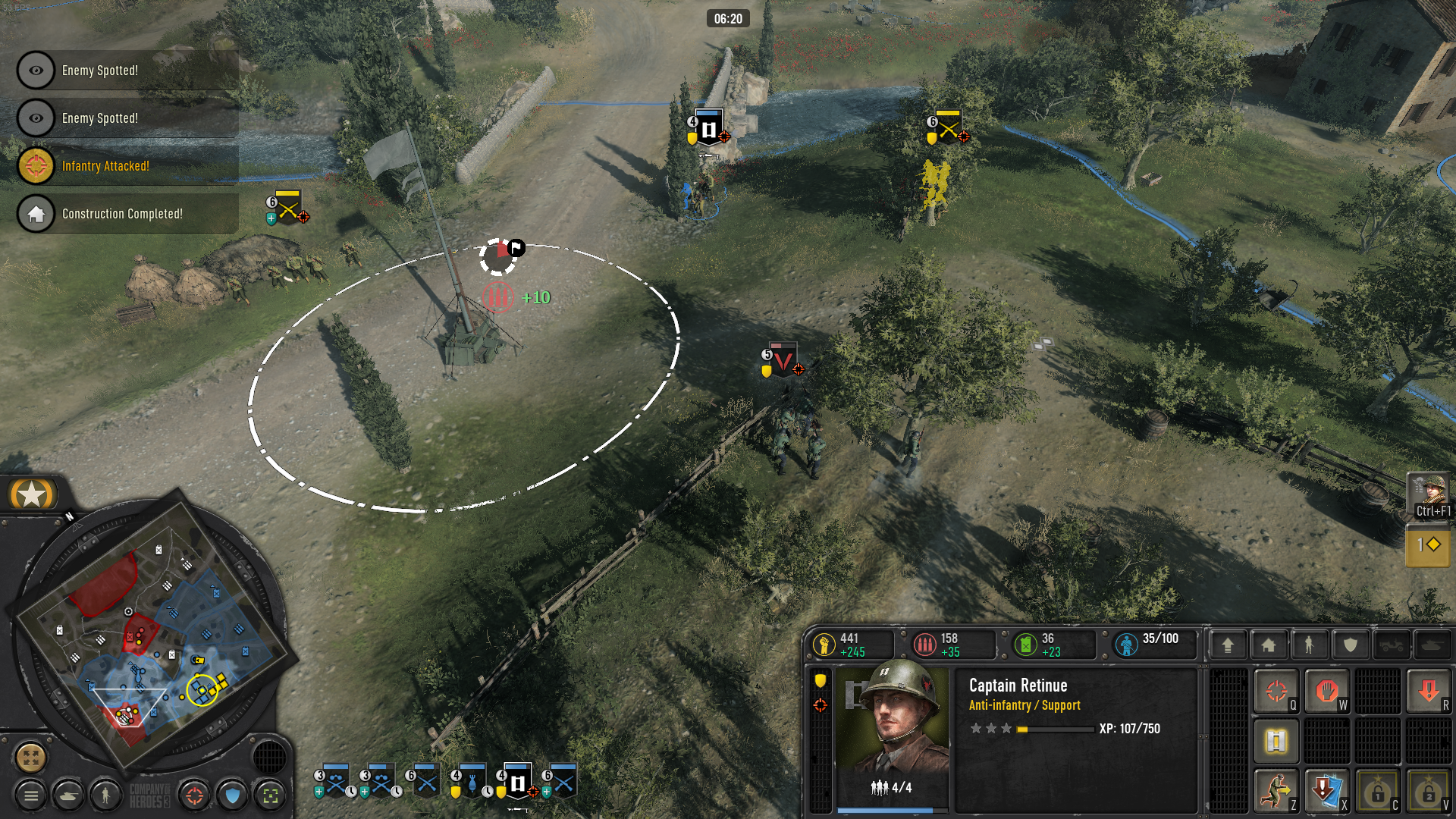Click the first Enemy Spotted notification
The width and height of the screenshot is (1456, 819).
coord(127,71)
